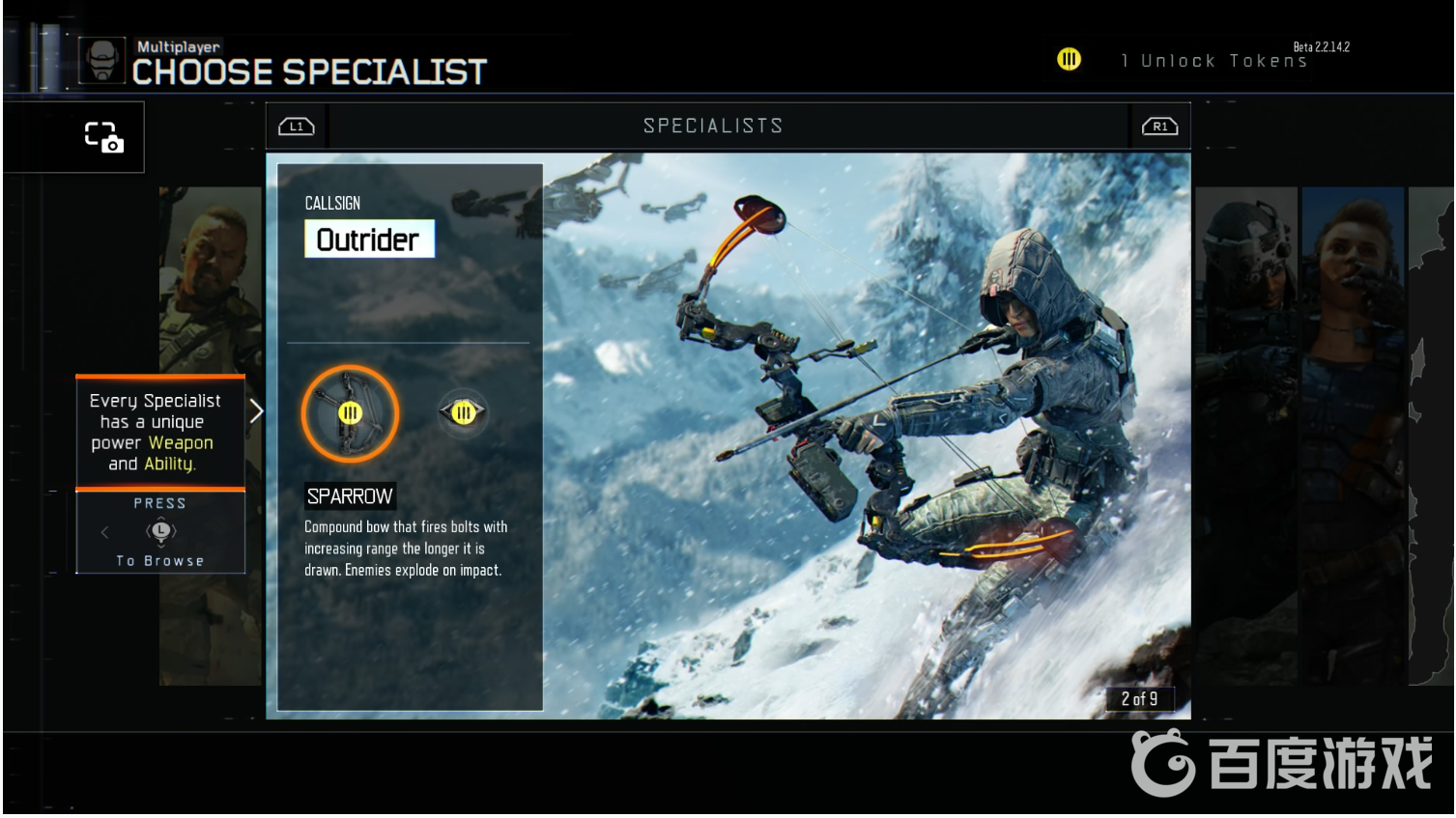1456x818 pixels.
Task: Choose the Outrider ability icon beside Sparrow
Action: (464, 413)
